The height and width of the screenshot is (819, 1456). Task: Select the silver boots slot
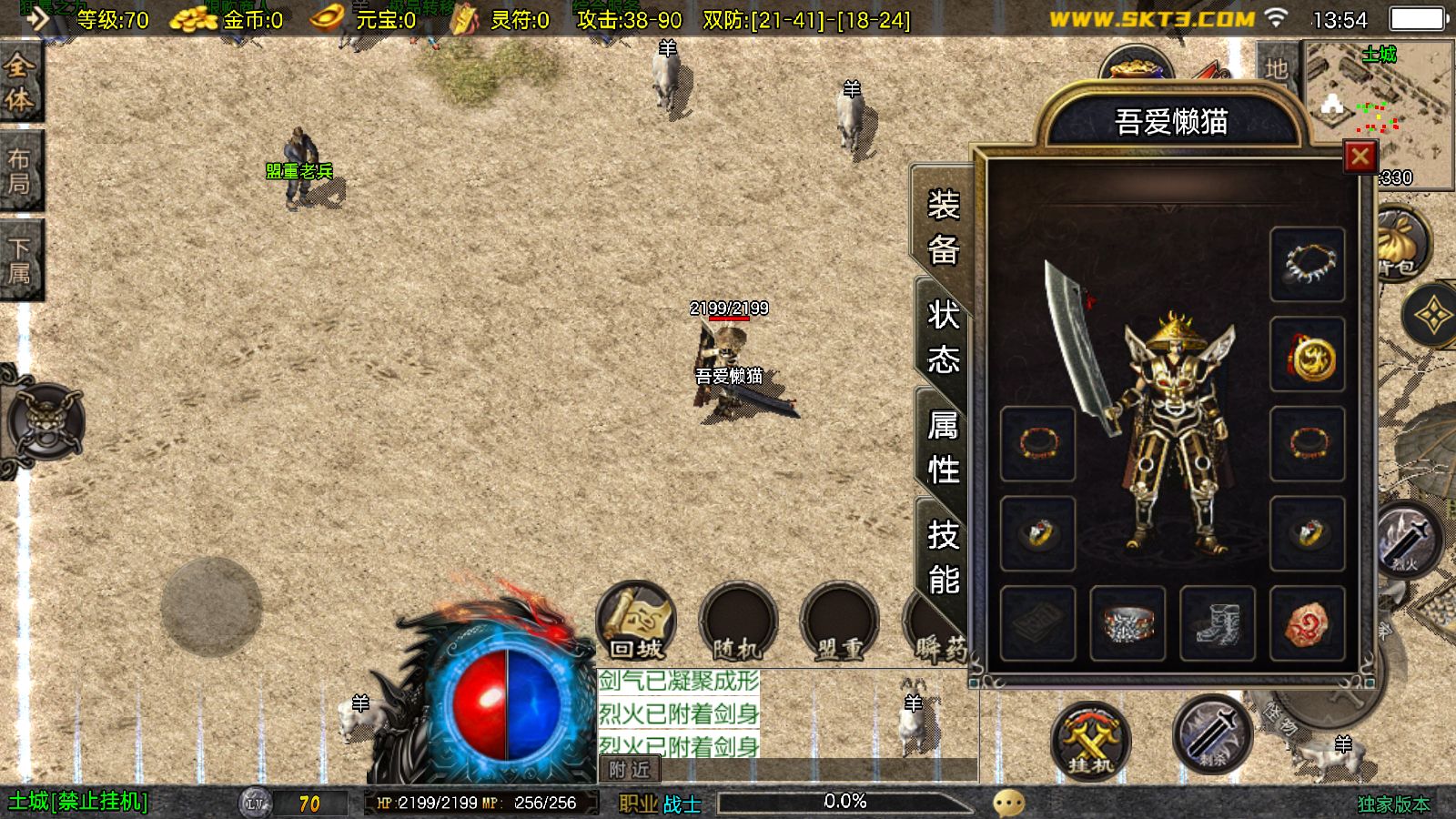click(1217, 623)
